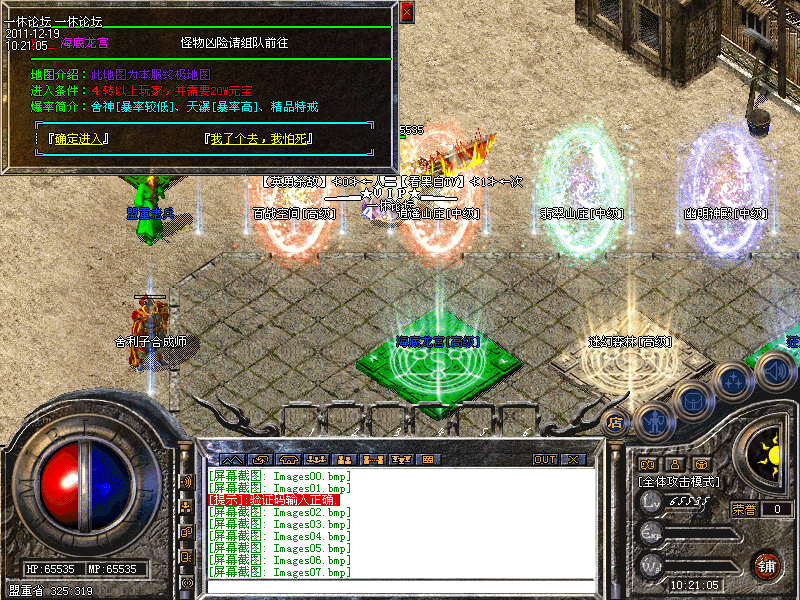Click the 荣誉 honor button
Viewport: 800px width, 600px height.
tap(743, 509)
